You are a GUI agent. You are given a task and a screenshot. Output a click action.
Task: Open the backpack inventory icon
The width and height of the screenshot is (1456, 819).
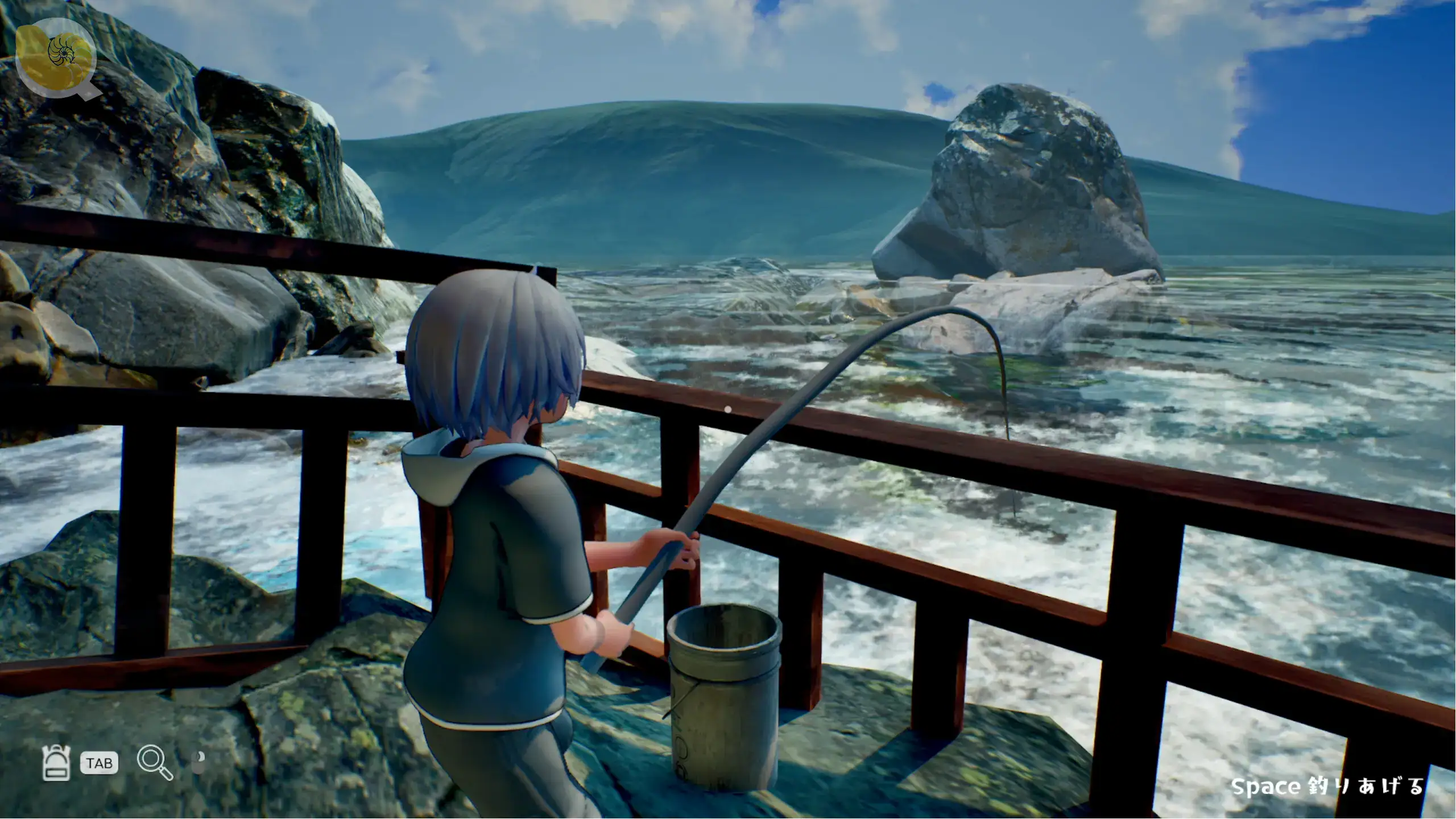pos(56,762)
